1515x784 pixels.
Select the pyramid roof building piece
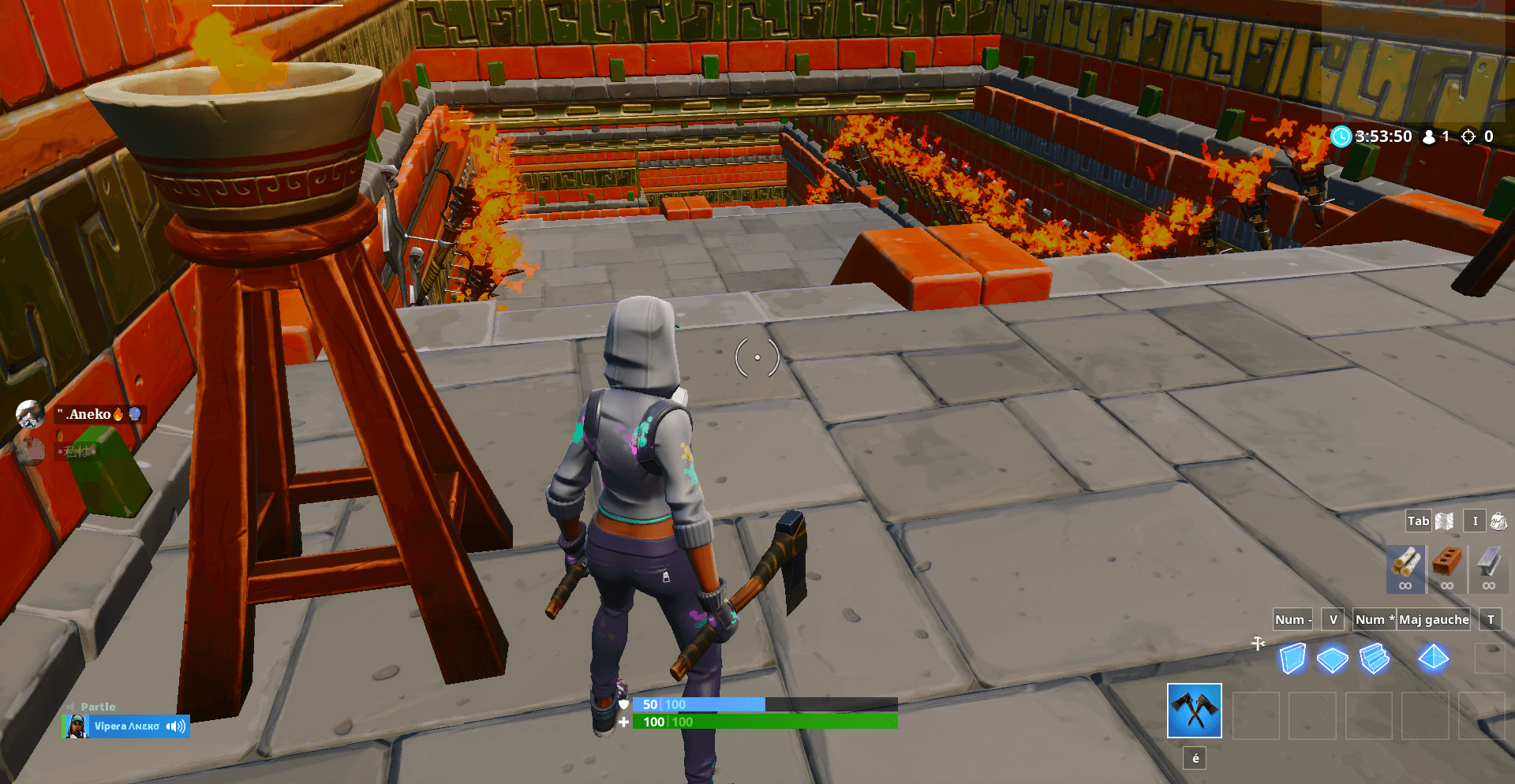click(x=1433, y=657)
